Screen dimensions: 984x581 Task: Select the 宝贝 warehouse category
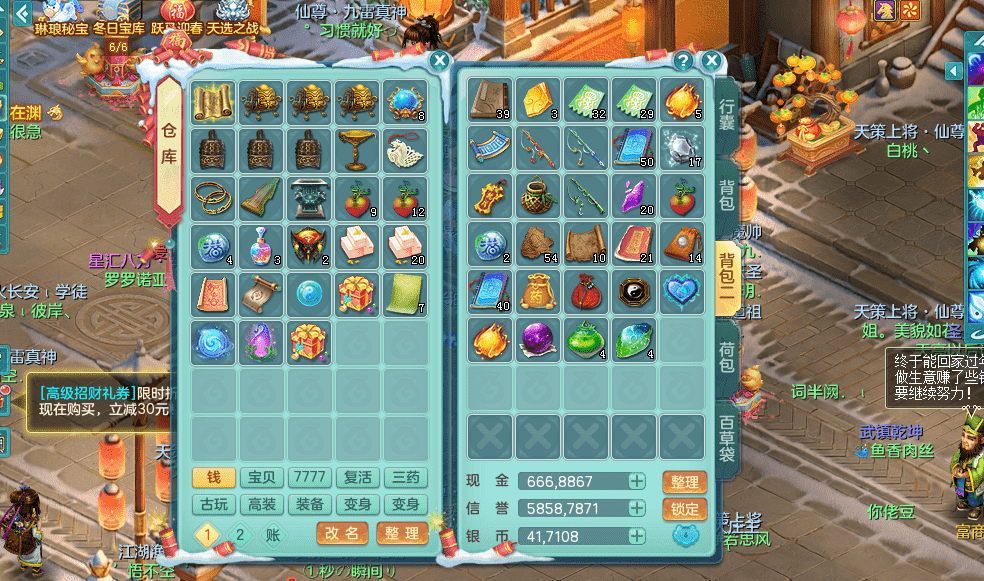pyautogui.click(x=261, y=478)
